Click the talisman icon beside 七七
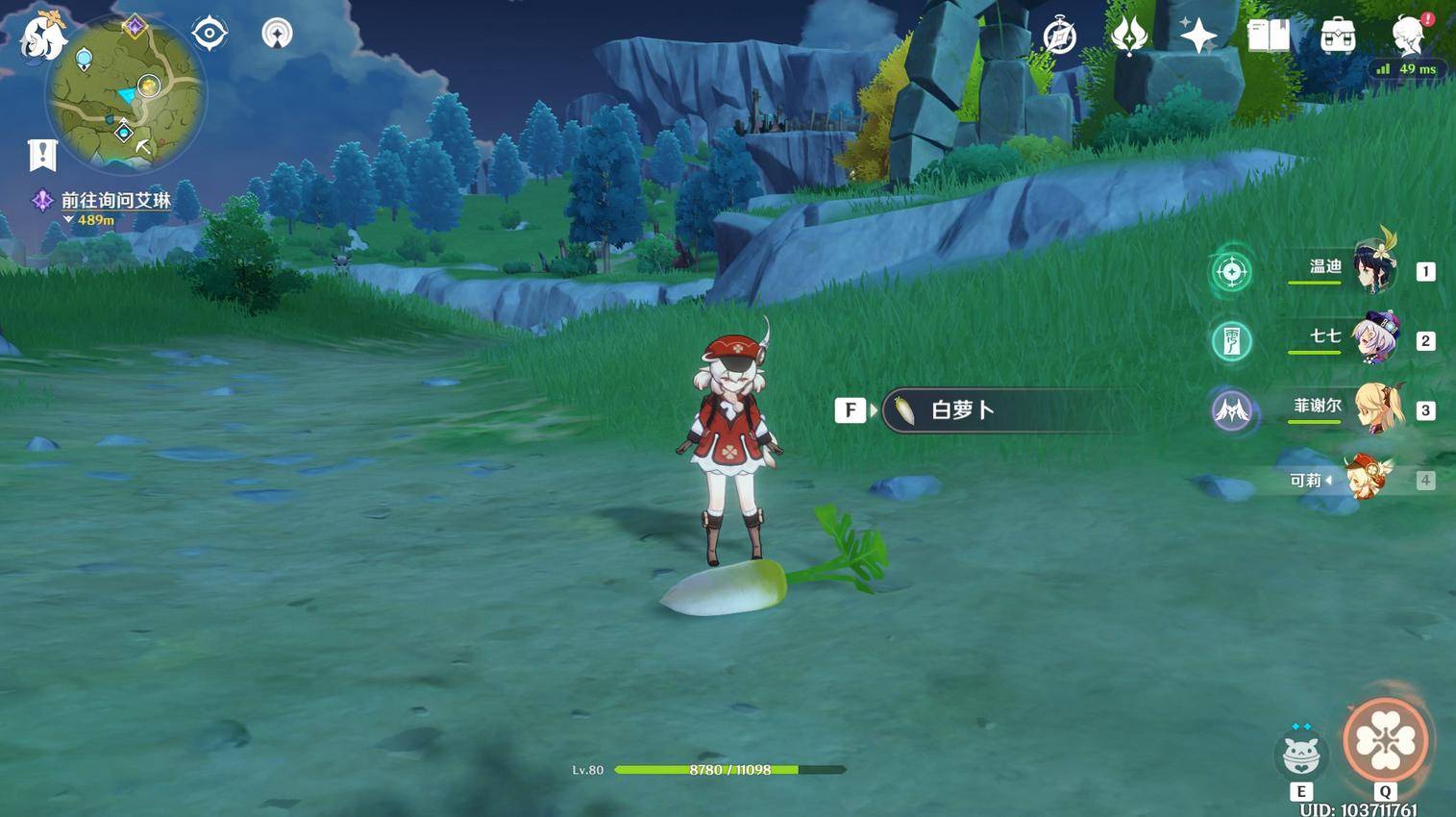 (1231, 341)
